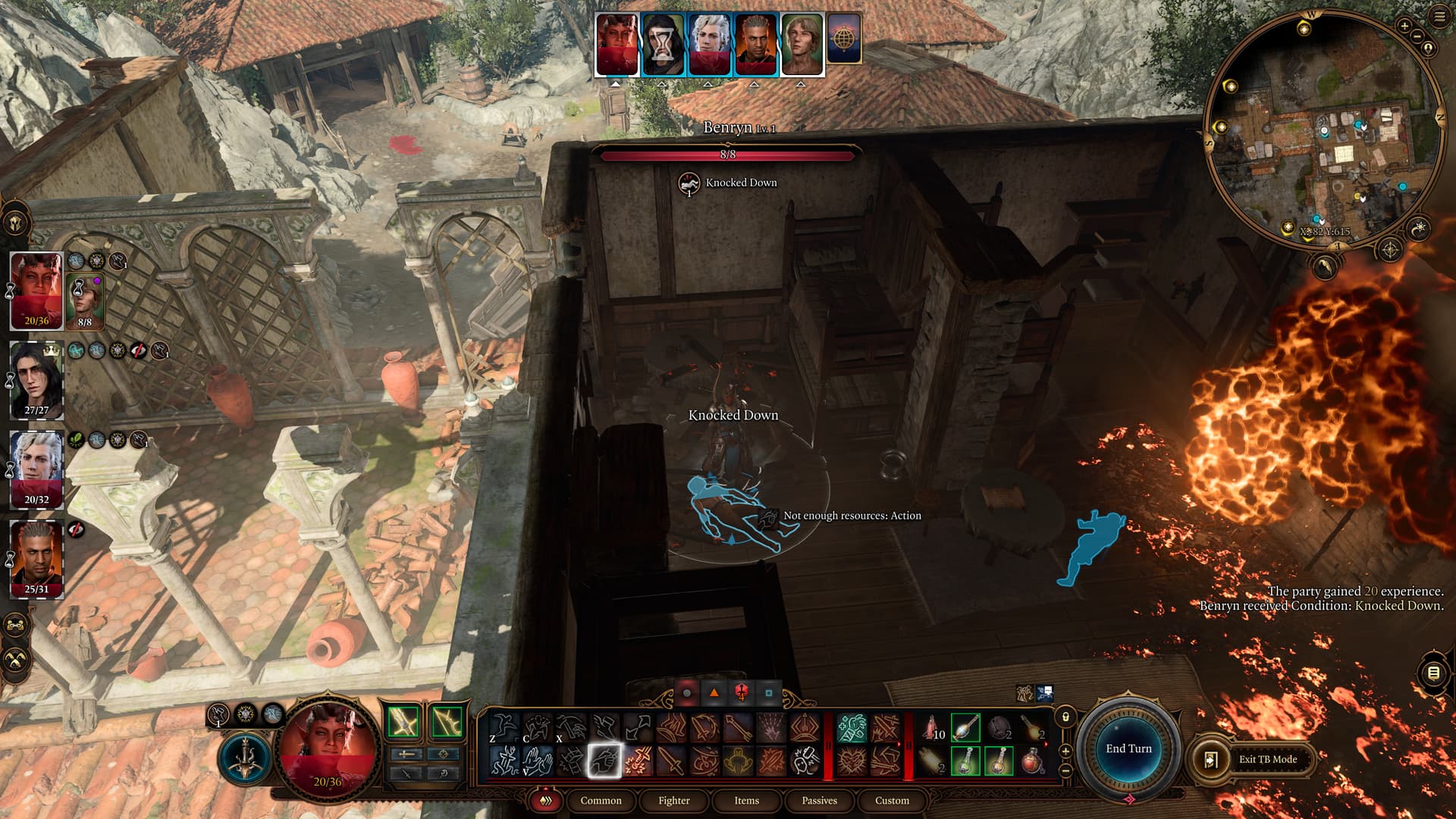Zoom in on the minimap
This screenshot has height=819, width=1456.
pos(1404,26)
